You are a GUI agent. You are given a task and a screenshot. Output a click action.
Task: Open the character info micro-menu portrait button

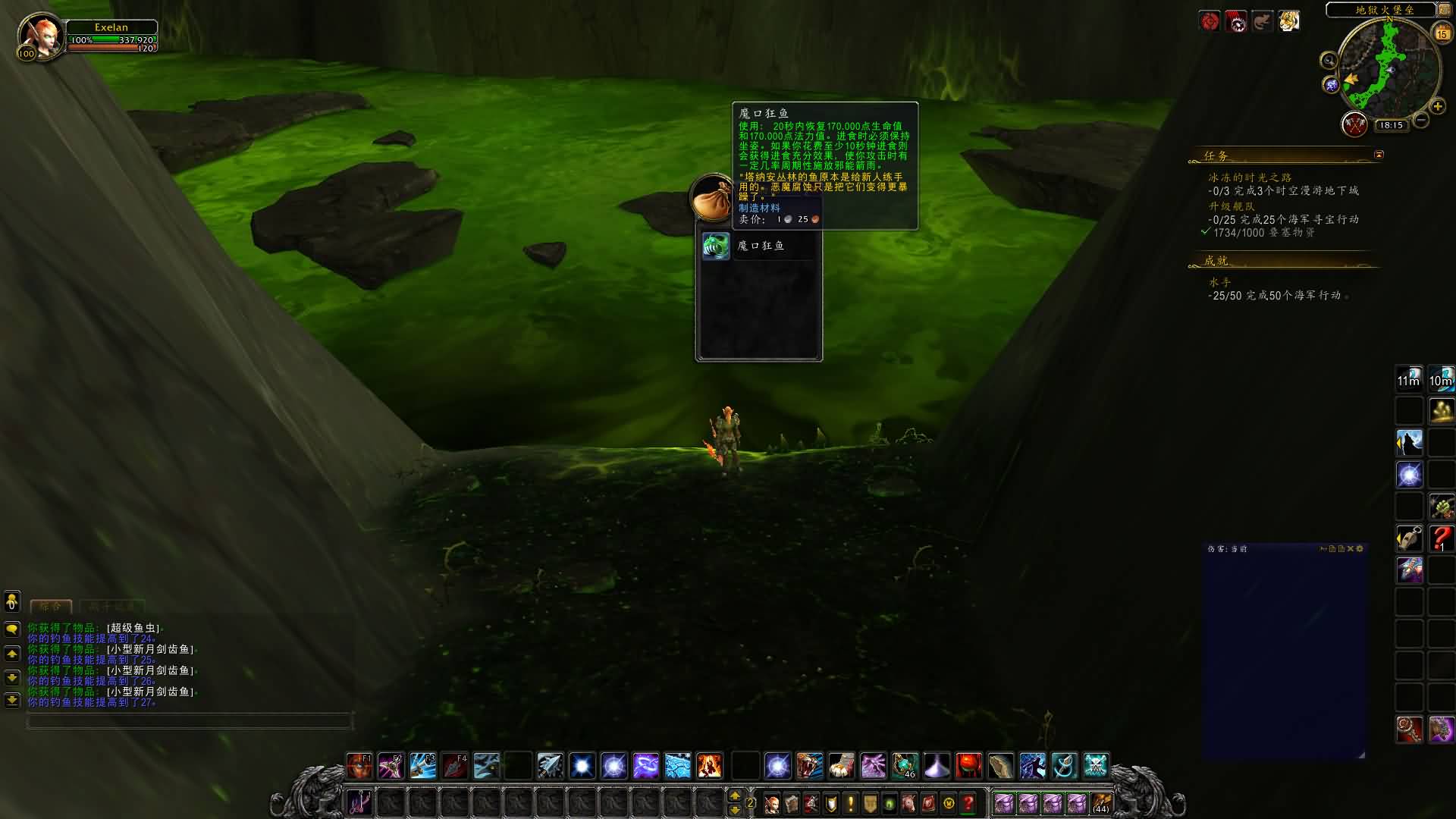[x=772, y=803]
